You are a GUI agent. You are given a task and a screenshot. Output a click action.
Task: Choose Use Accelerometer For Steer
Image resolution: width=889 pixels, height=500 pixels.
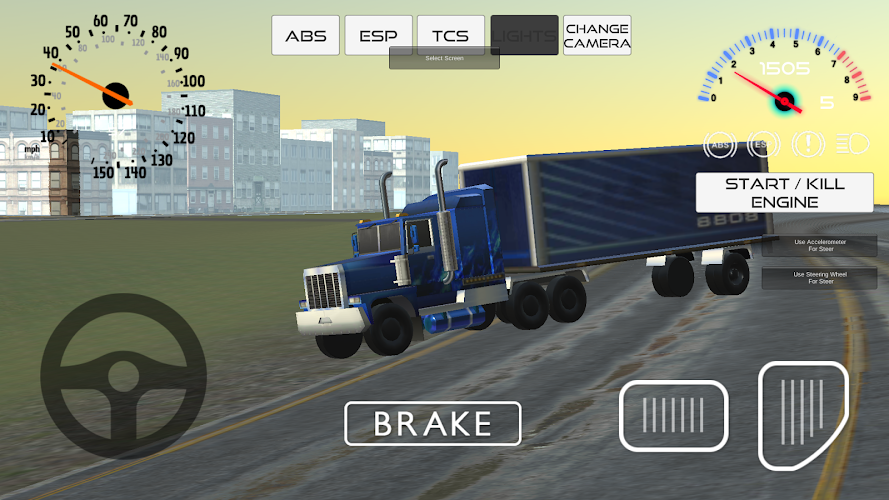[820, 246]
